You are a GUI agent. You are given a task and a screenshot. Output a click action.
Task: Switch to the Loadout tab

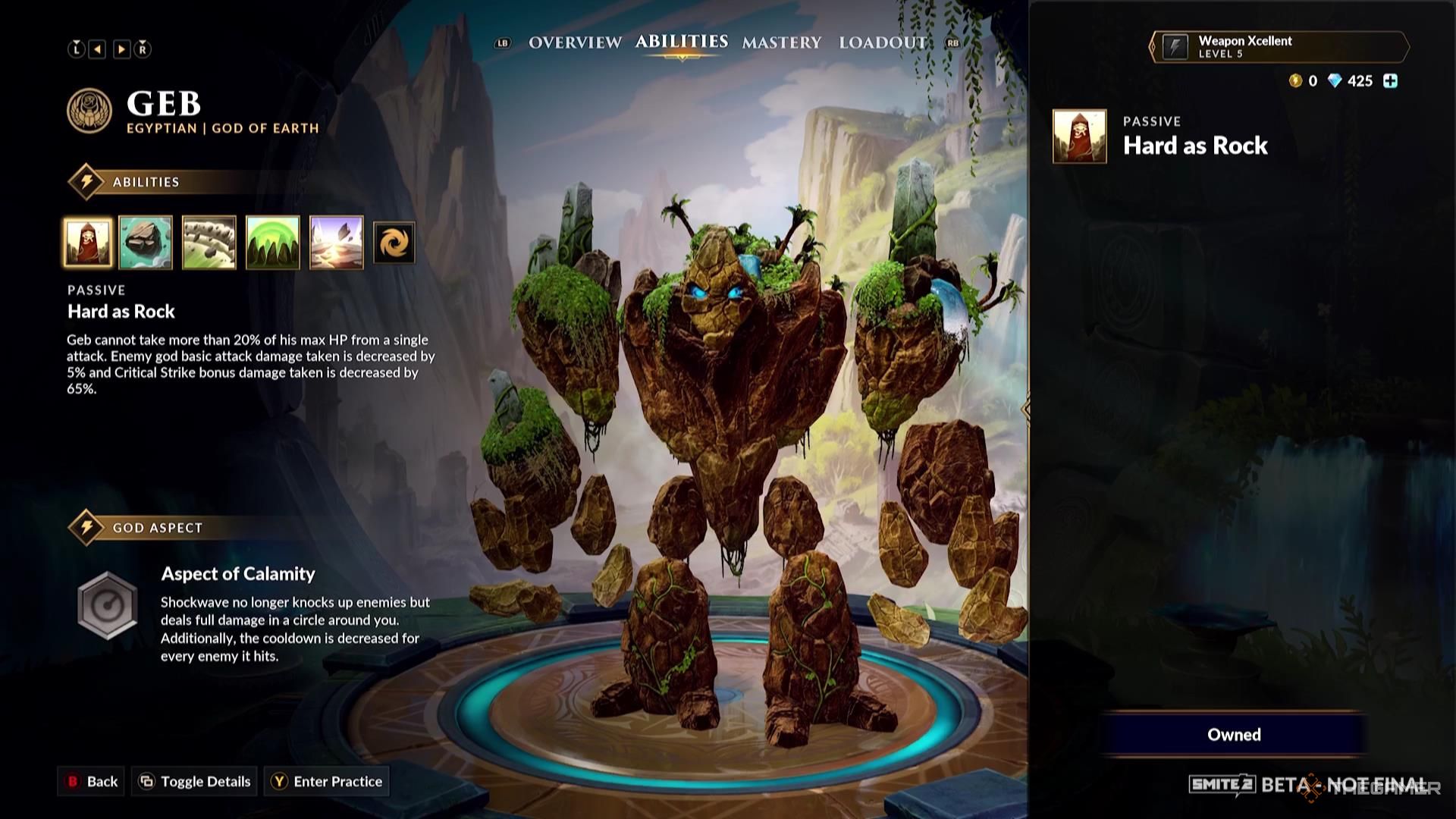tap(881, 43)
